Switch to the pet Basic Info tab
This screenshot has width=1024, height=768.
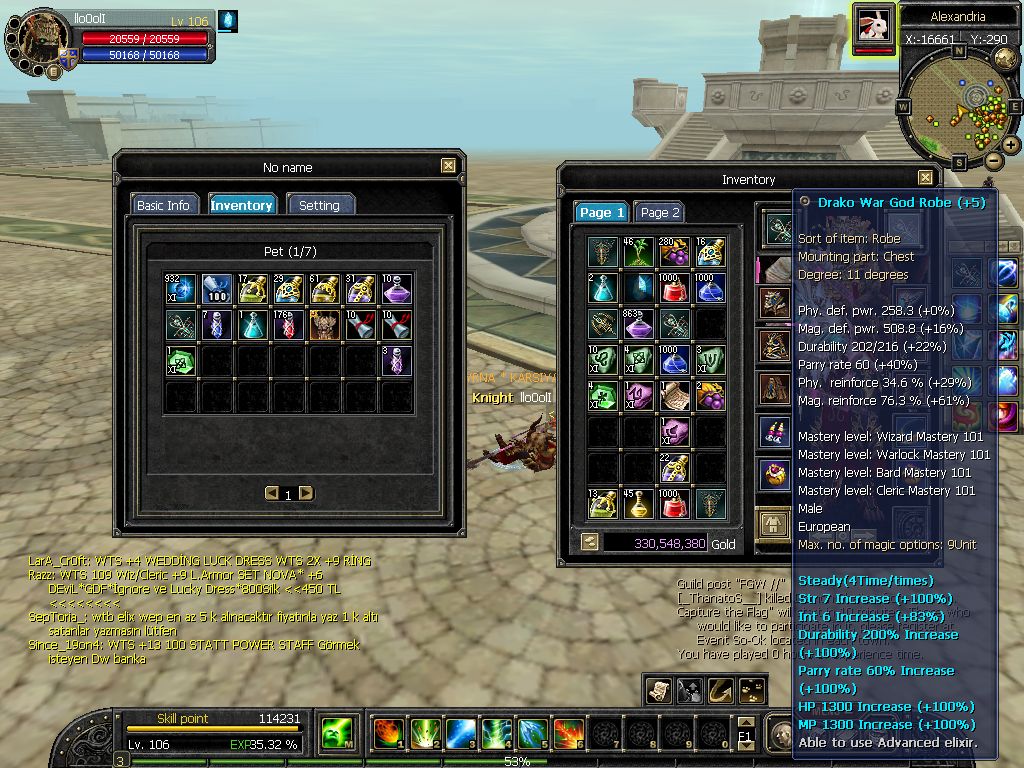(x=163, y=205)
